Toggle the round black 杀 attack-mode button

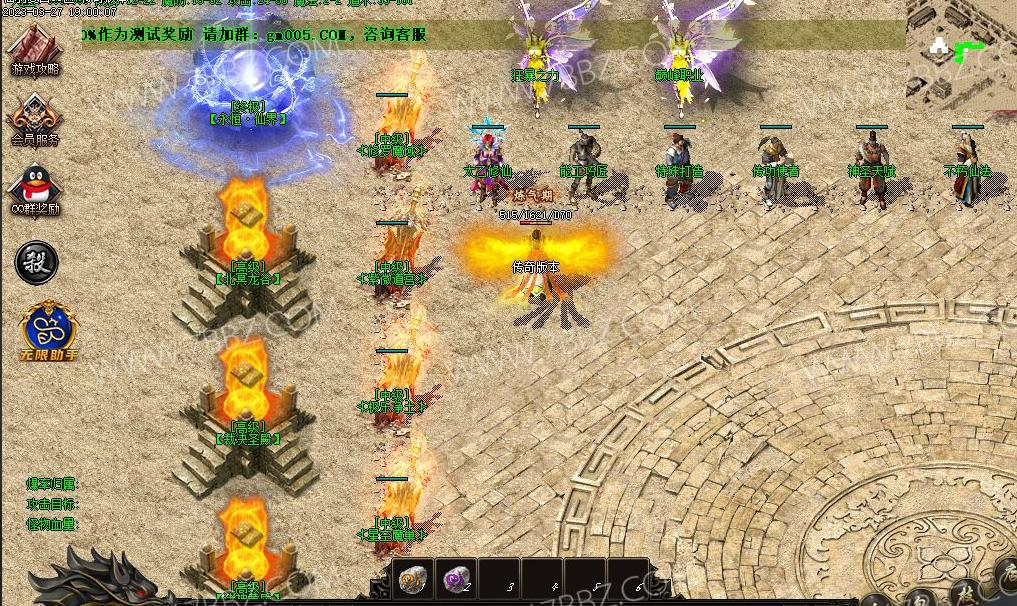click(x=36, y=262)
